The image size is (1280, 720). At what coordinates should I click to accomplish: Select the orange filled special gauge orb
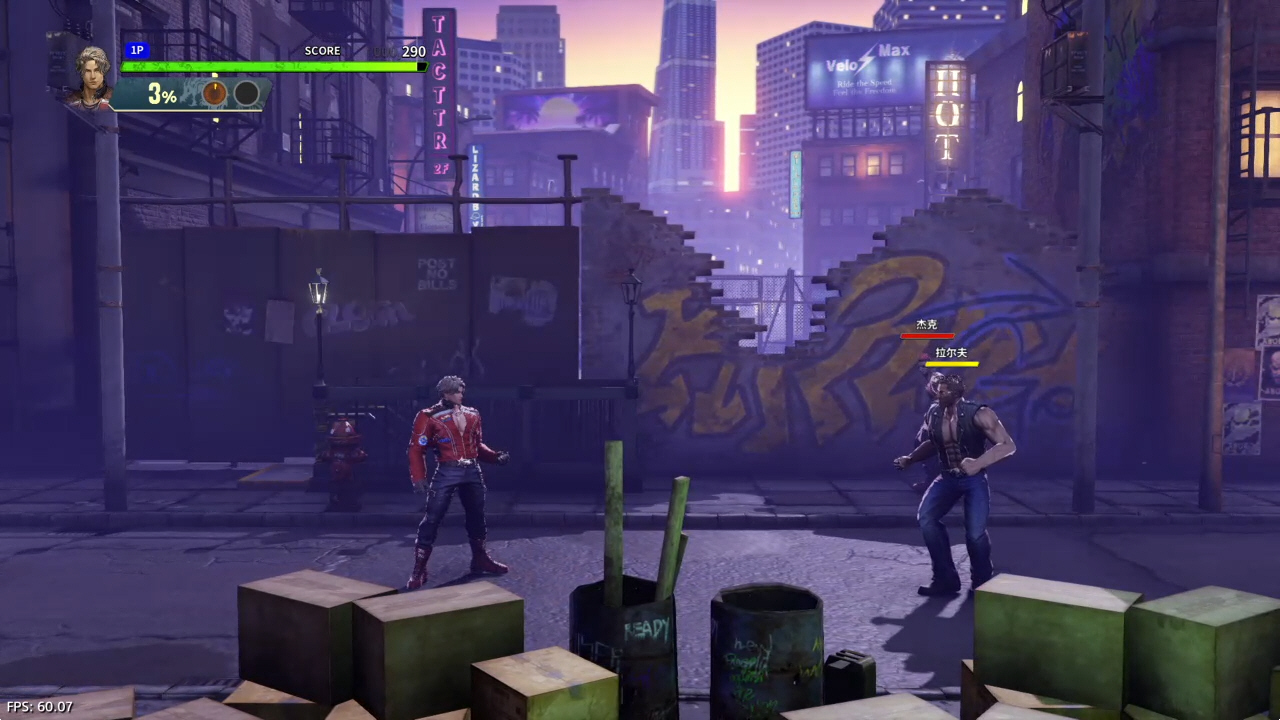pos(215,94)
